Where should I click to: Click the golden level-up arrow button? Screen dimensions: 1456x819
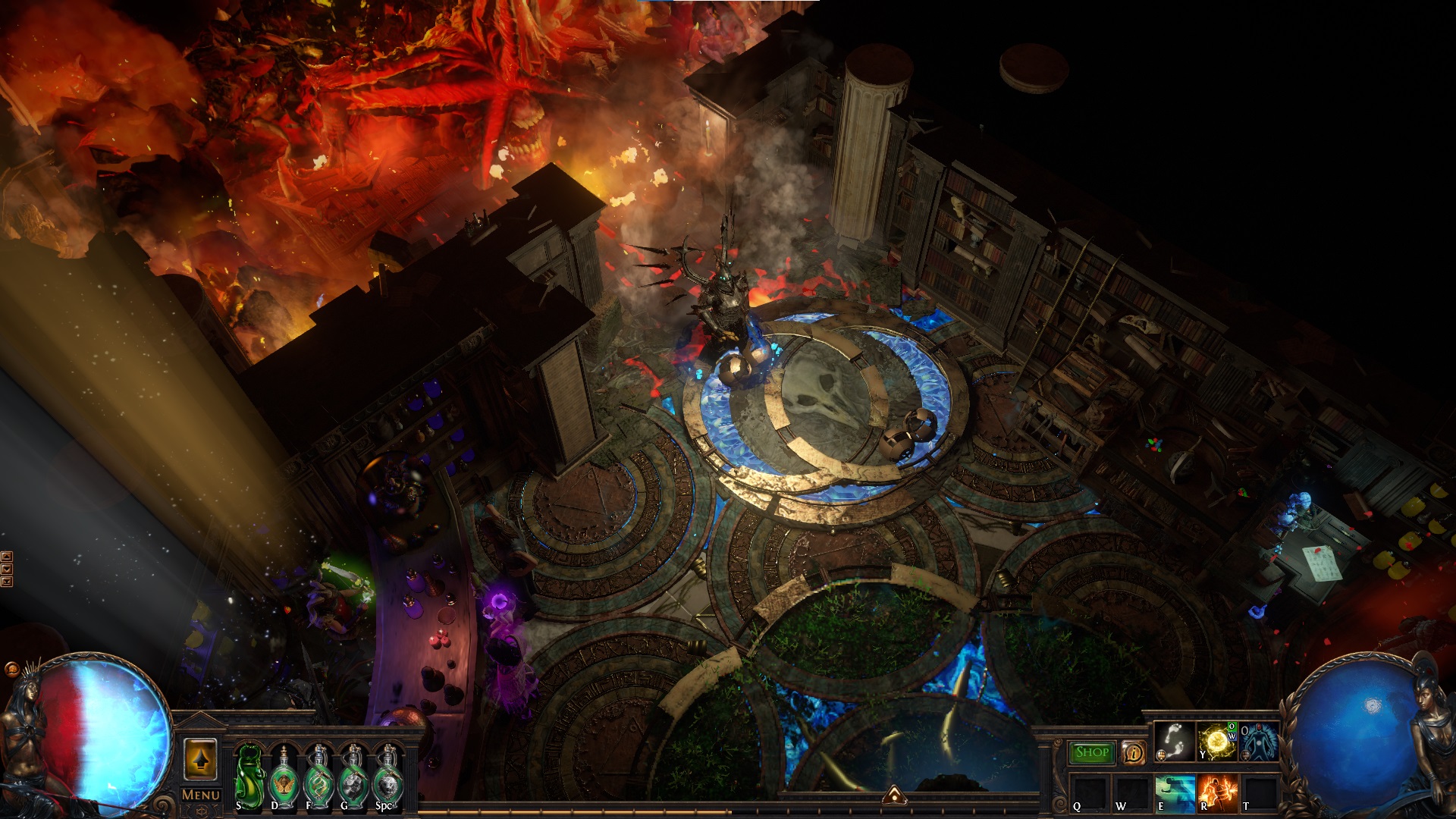click(200, 759)
